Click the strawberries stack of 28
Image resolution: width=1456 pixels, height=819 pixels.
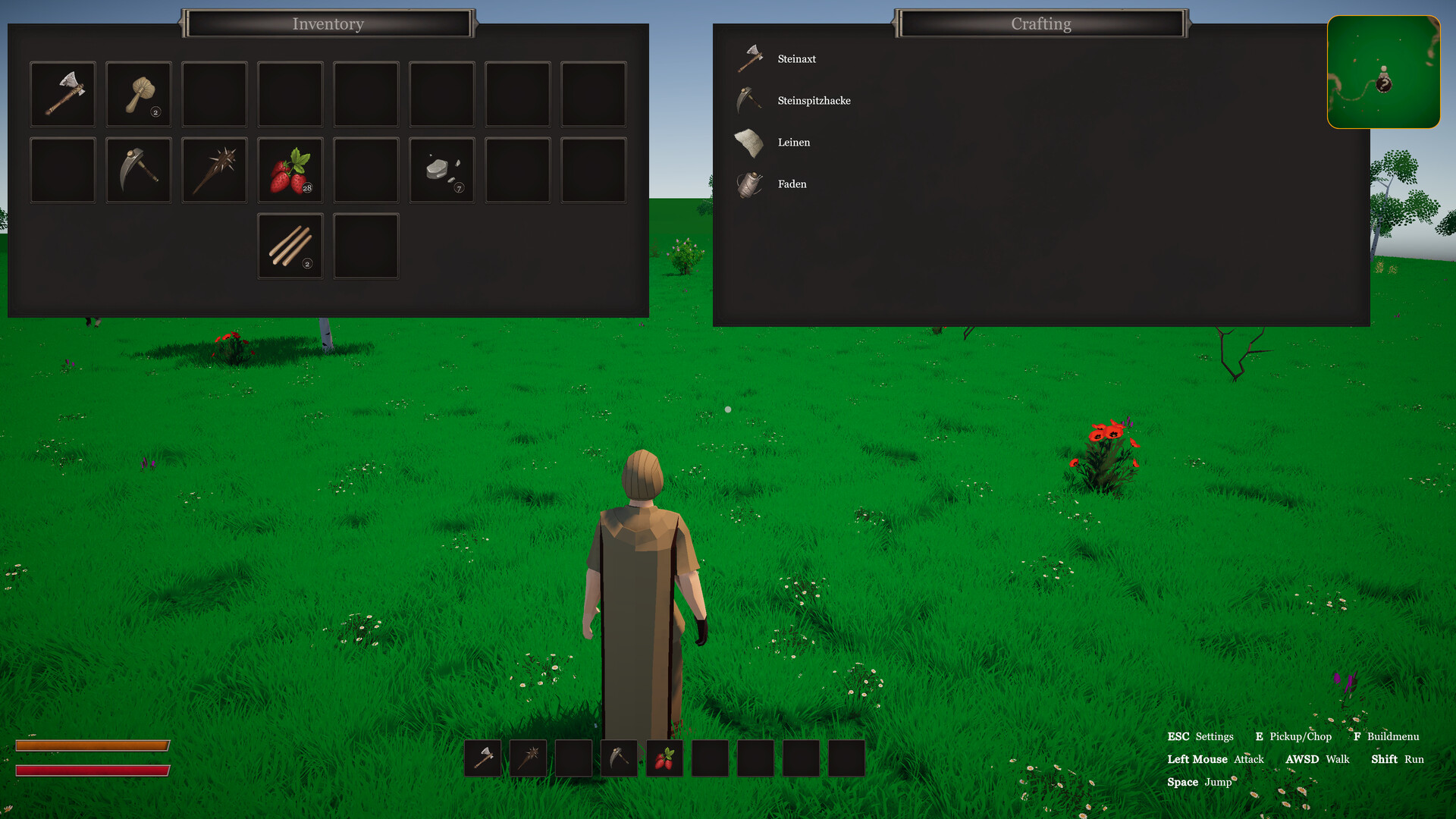pyautogui.click(x=290, y=169)
